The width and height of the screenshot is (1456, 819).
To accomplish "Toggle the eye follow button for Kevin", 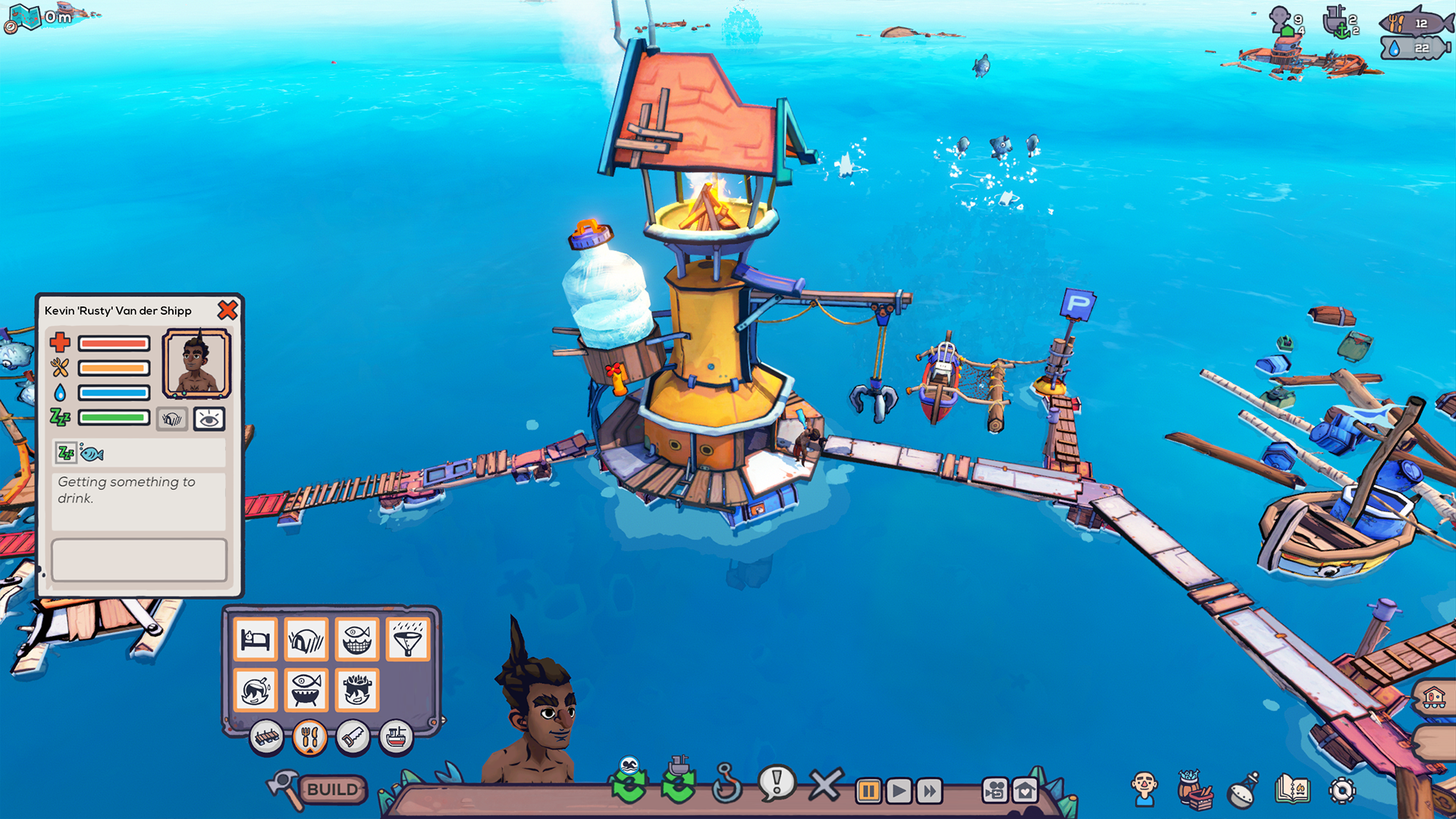I will 209,419.
